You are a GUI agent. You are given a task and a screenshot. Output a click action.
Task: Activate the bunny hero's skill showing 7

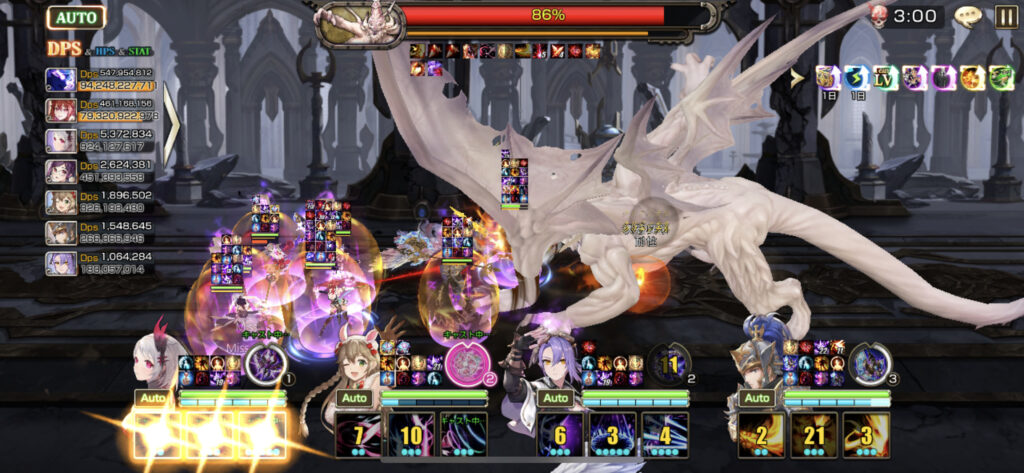point(360,435)
